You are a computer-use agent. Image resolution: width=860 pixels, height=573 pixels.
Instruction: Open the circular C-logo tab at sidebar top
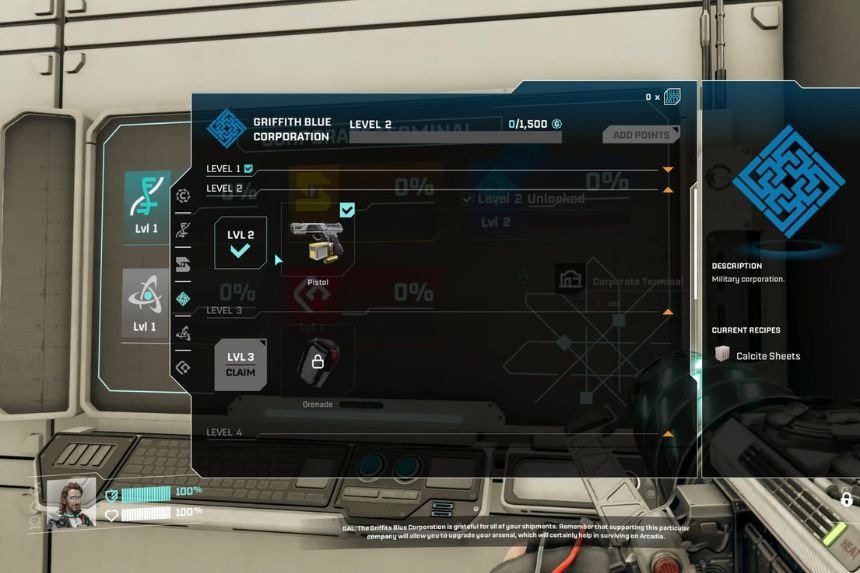click(183, 196)
